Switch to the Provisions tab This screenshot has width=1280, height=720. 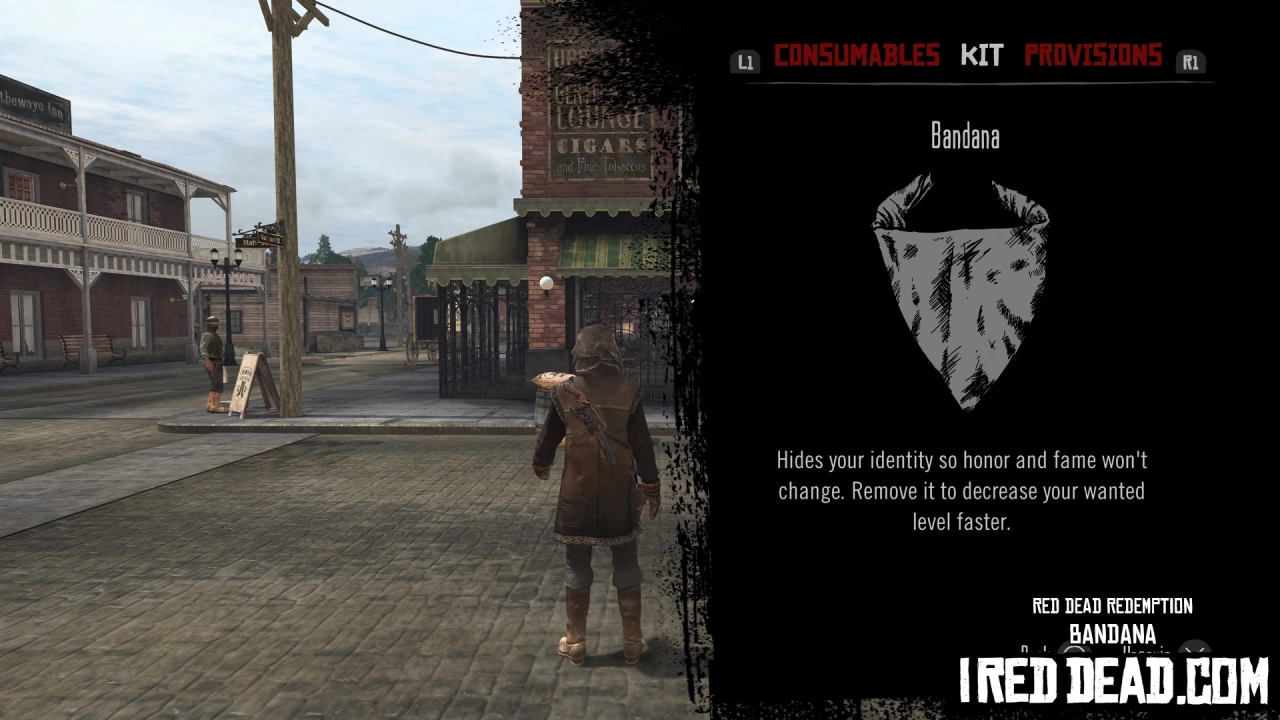1093,56
